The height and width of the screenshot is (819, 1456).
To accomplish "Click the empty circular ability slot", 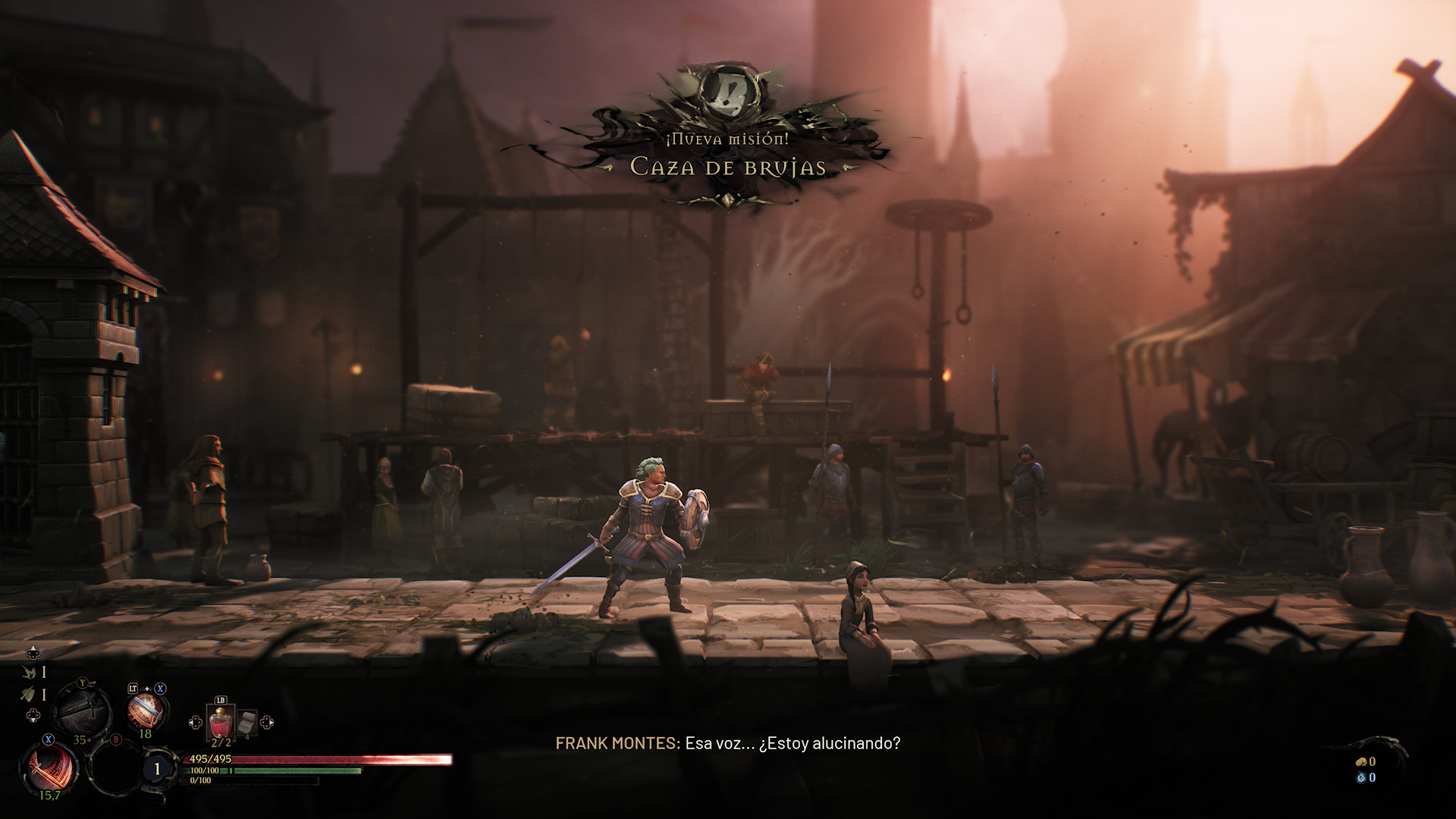I will click(x=115, y=768).
